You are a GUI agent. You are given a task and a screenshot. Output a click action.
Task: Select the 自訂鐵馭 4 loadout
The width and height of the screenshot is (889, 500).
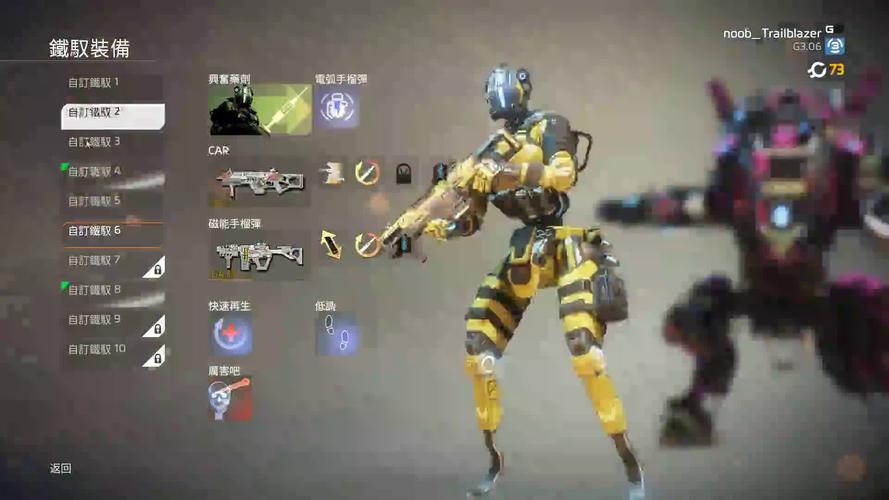coord(112,171)
